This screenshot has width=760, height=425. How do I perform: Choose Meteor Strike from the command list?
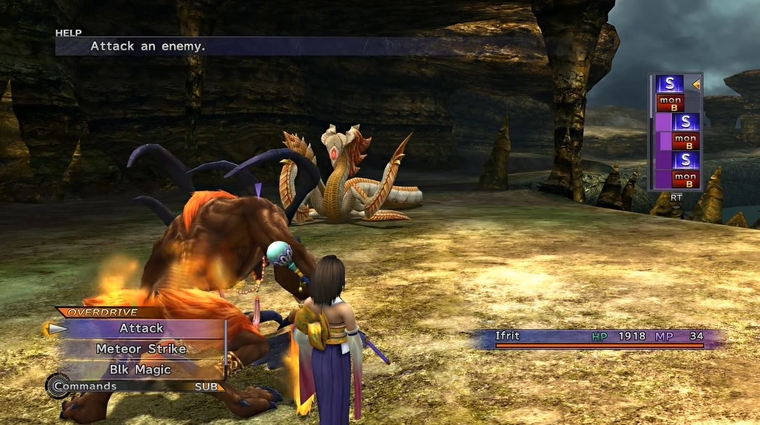tap(141, 349)
